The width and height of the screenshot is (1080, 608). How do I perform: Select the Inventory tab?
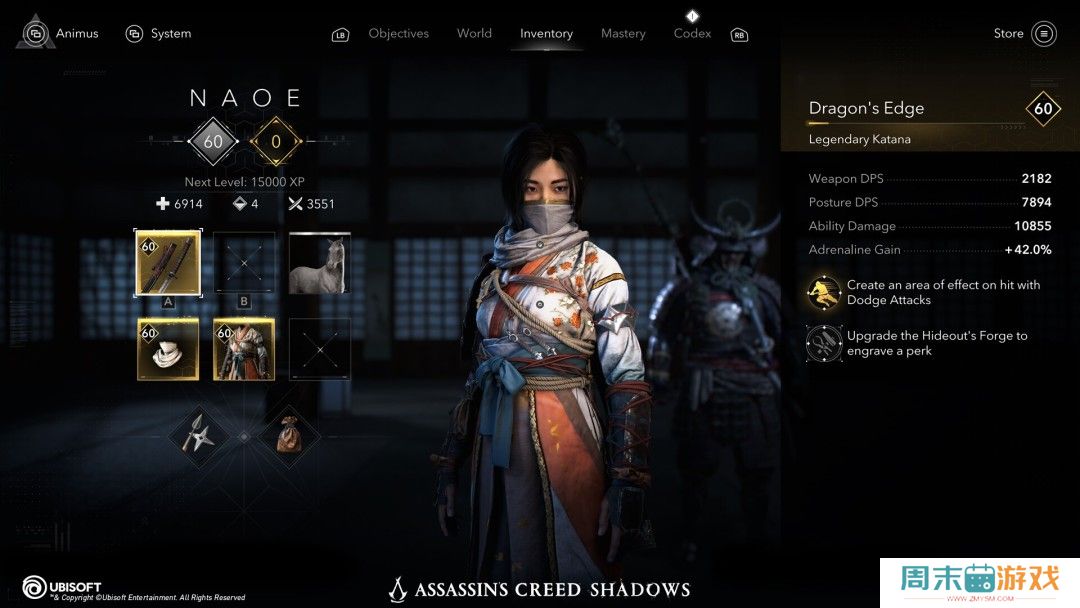546,33
